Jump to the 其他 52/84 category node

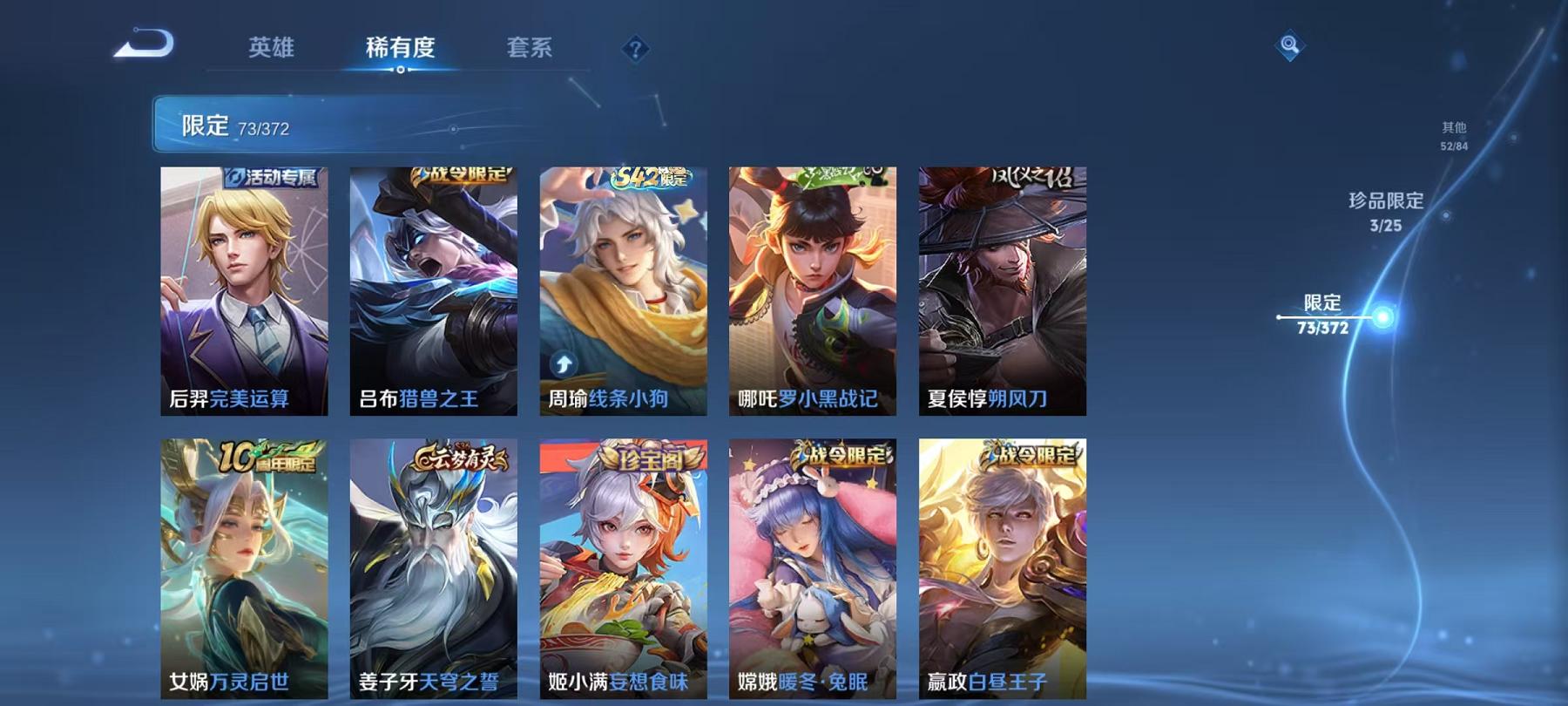(1456, 136)
